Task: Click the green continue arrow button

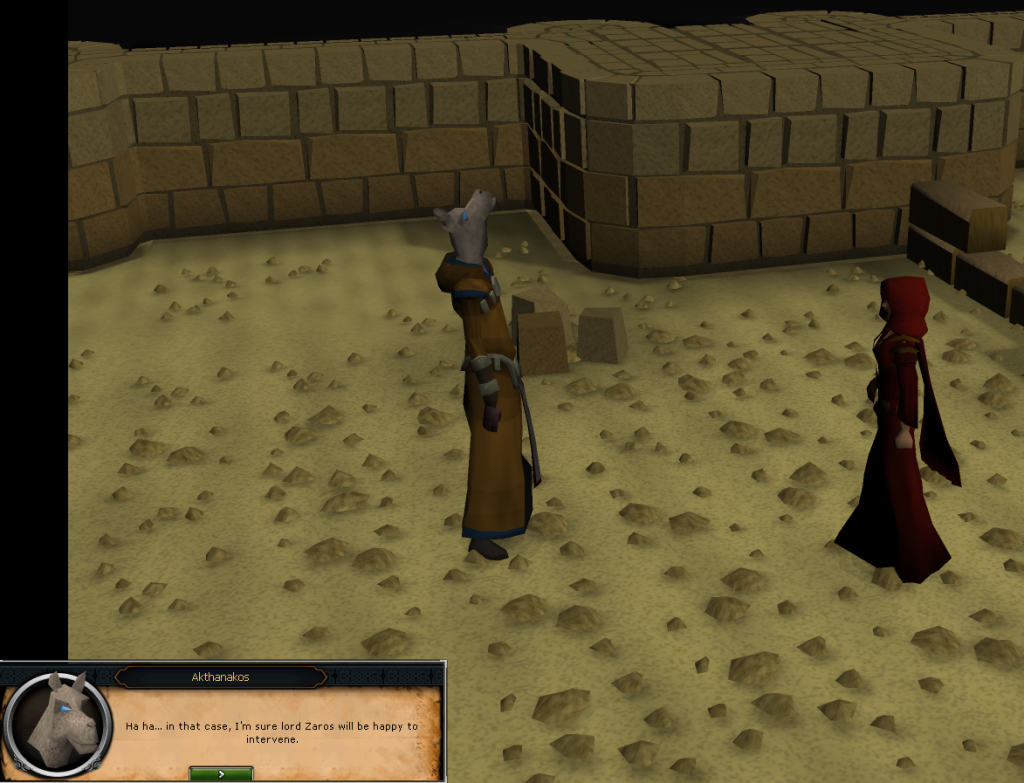Action: click(220, 773)
